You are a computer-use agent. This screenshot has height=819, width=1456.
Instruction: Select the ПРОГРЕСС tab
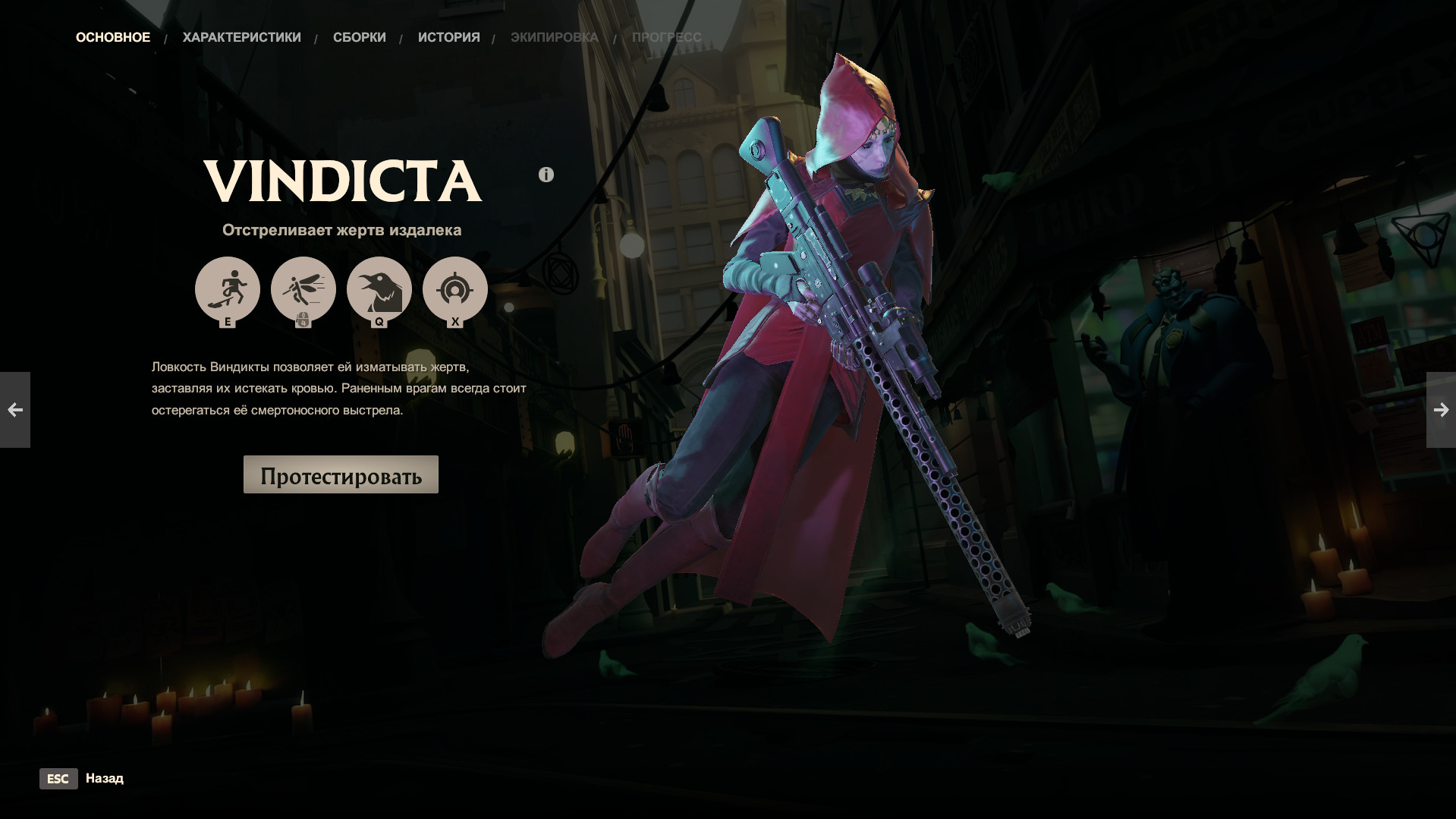point(665,36)
